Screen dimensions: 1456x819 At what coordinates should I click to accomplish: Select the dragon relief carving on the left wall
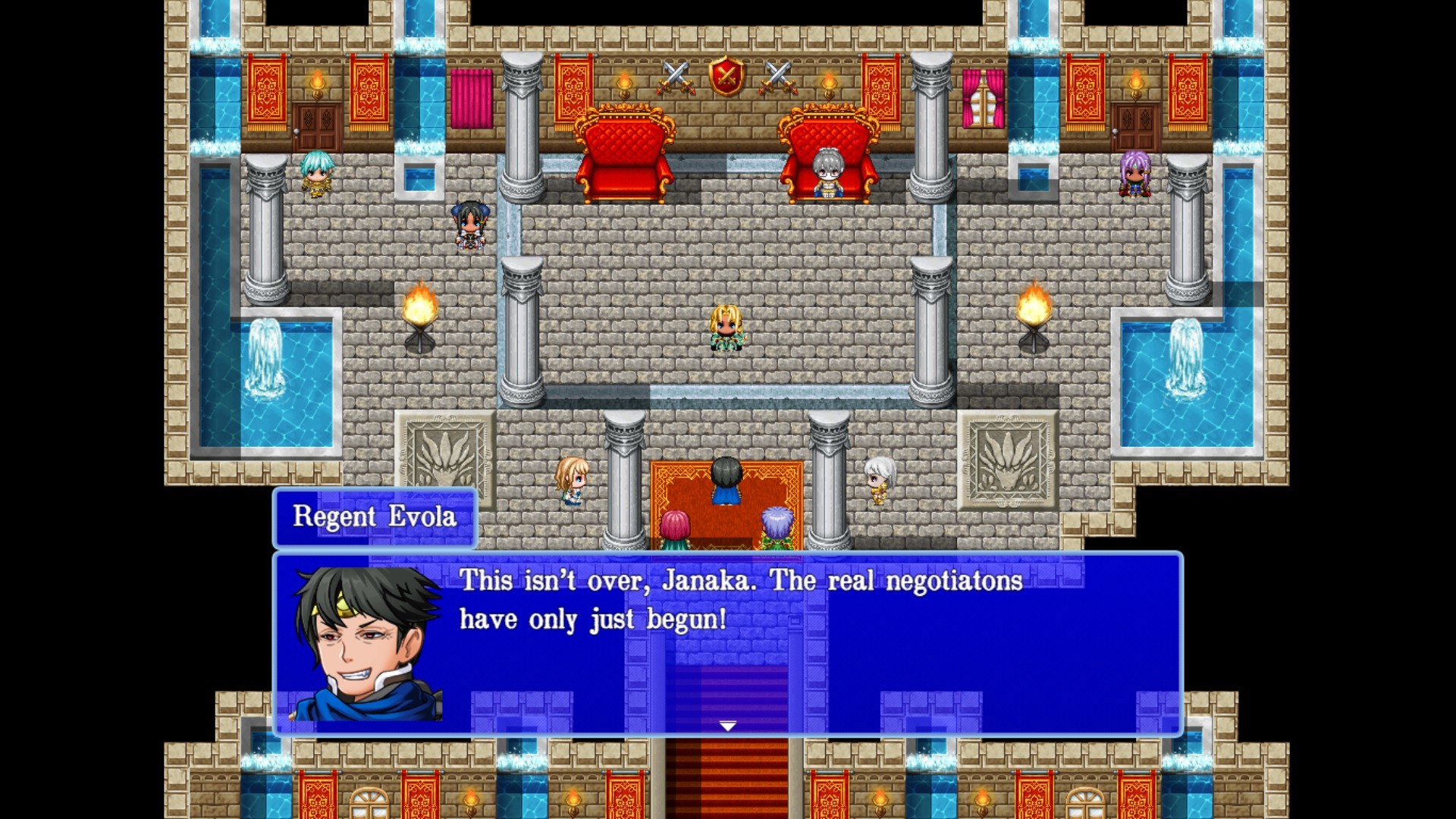pos(442,456)
